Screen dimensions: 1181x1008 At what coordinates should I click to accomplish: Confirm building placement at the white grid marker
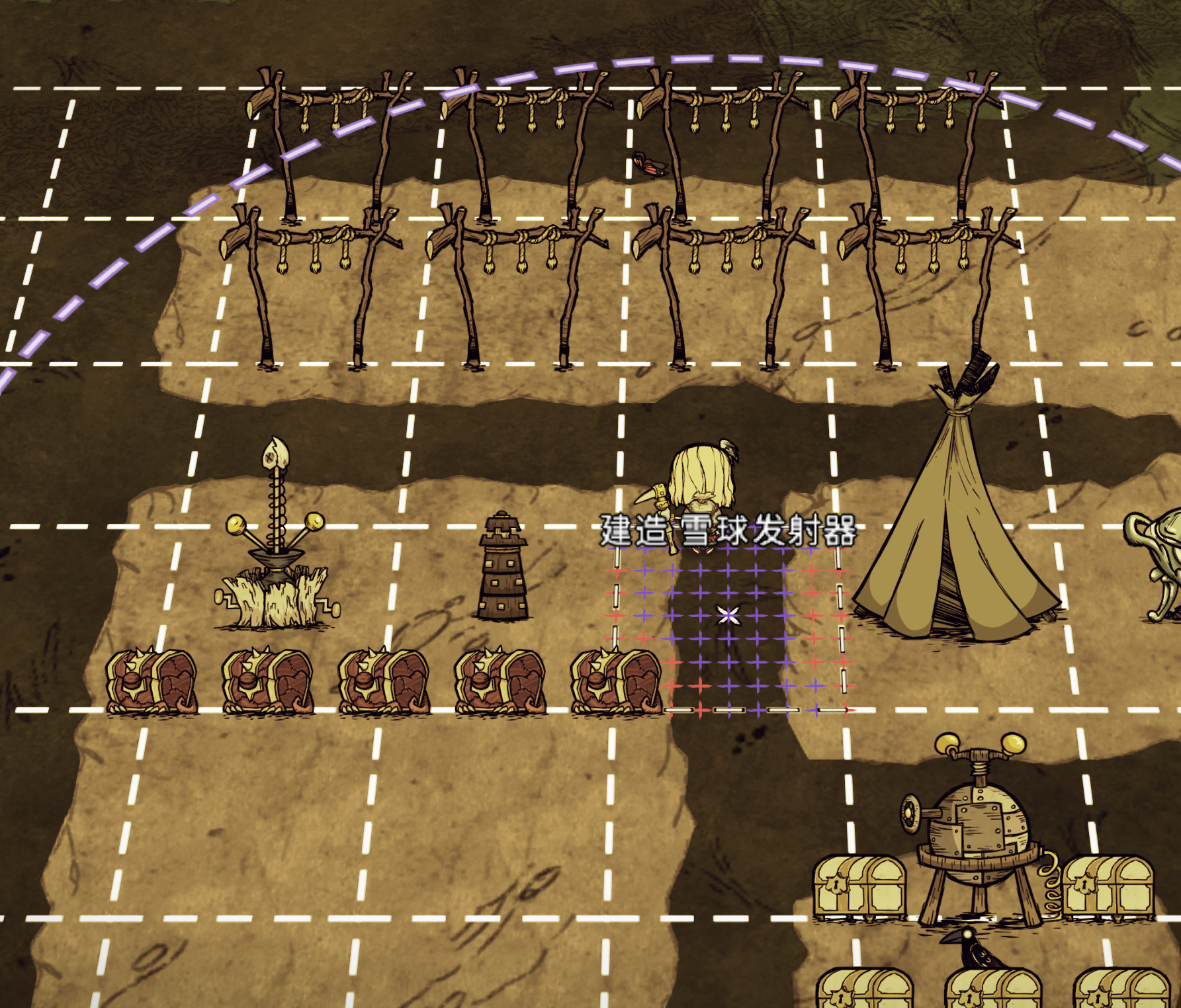728,616
